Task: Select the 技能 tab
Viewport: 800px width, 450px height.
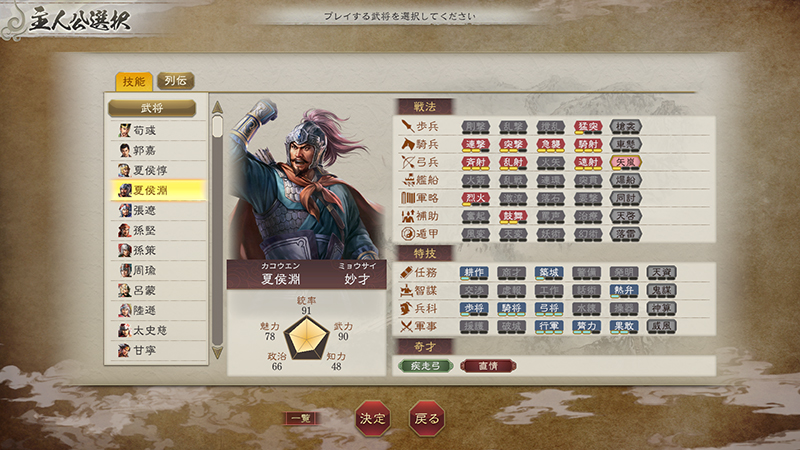Action: click(134, 82)
